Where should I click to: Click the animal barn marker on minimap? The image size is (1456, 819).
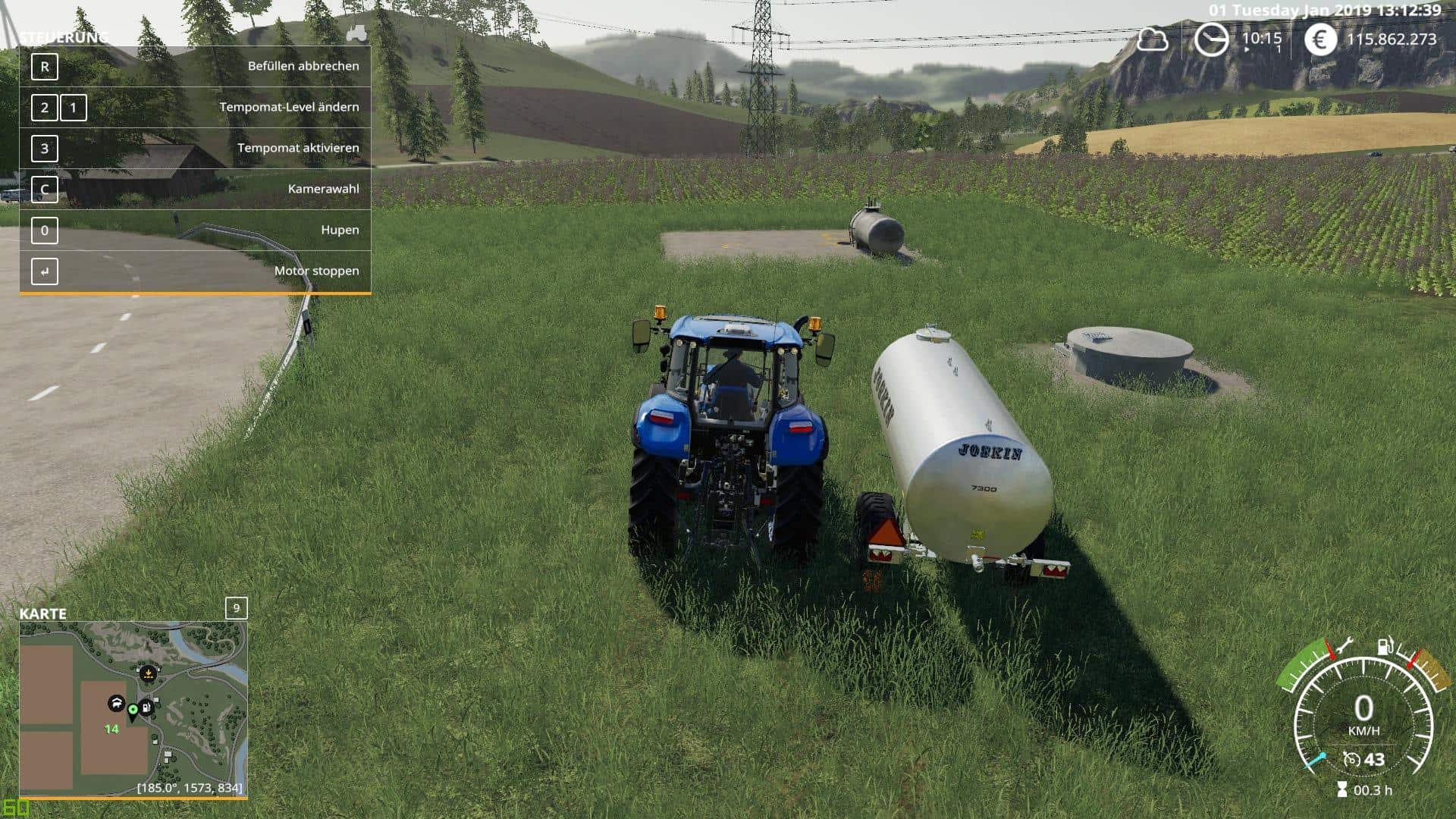click(x=116, y=704)
